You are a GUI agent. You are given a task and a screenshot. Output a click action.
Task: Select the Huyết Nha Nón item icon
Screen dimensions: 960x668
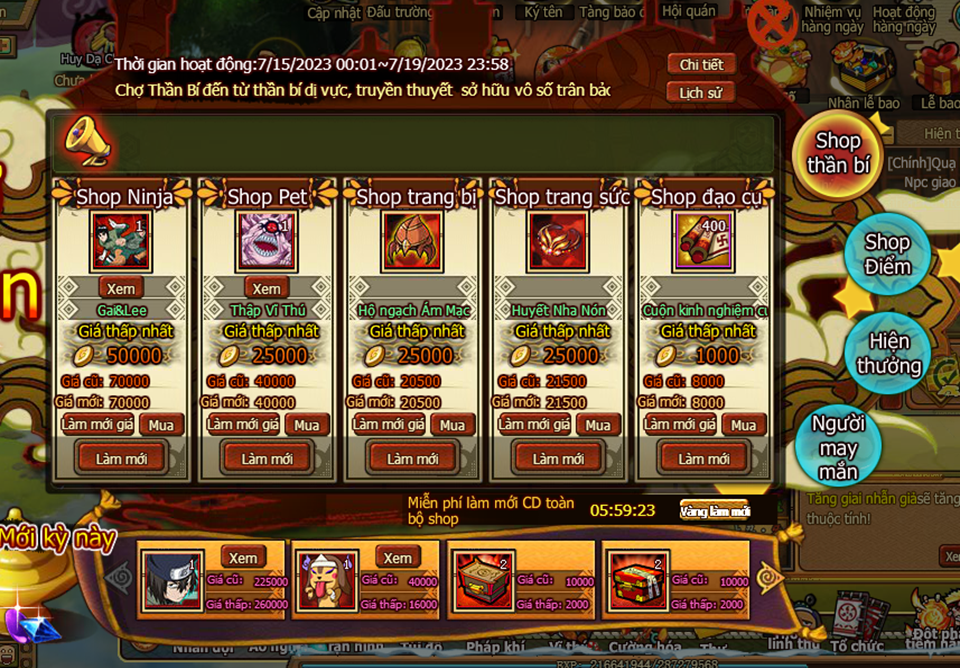pyautogui.click(x=558, y=241)
